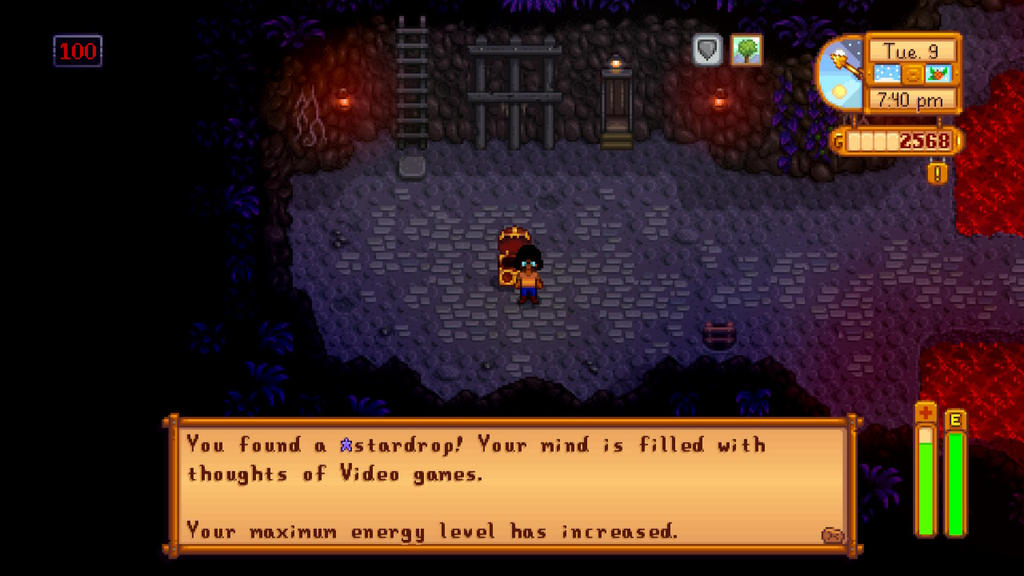Select the gray shield buff icon
Image resolution: width=1024 pixels, height=576 pixels.
[708, 50]
